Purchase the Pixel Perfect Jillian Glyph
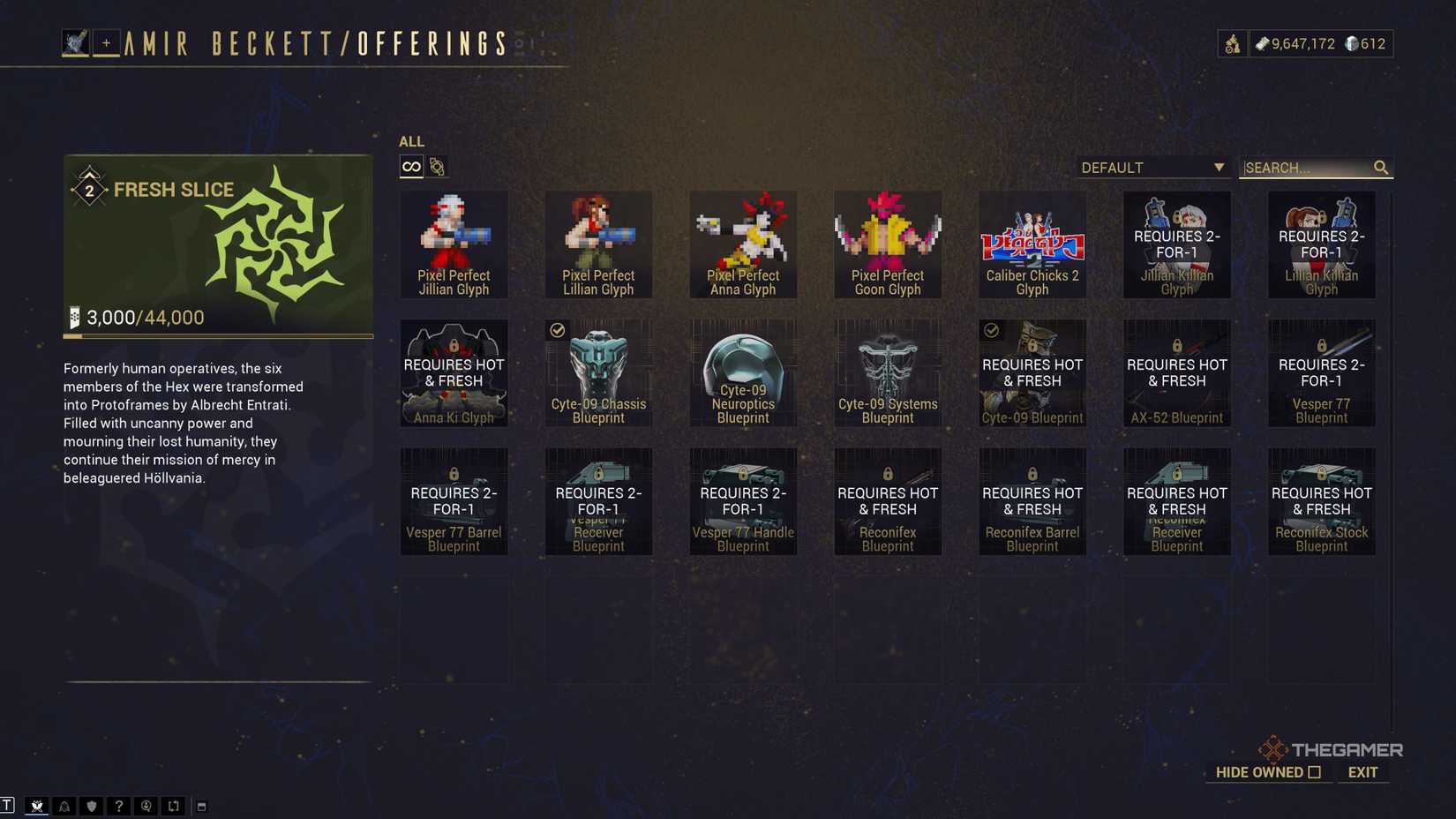1456x819 pixels. (x=454, y=244)
